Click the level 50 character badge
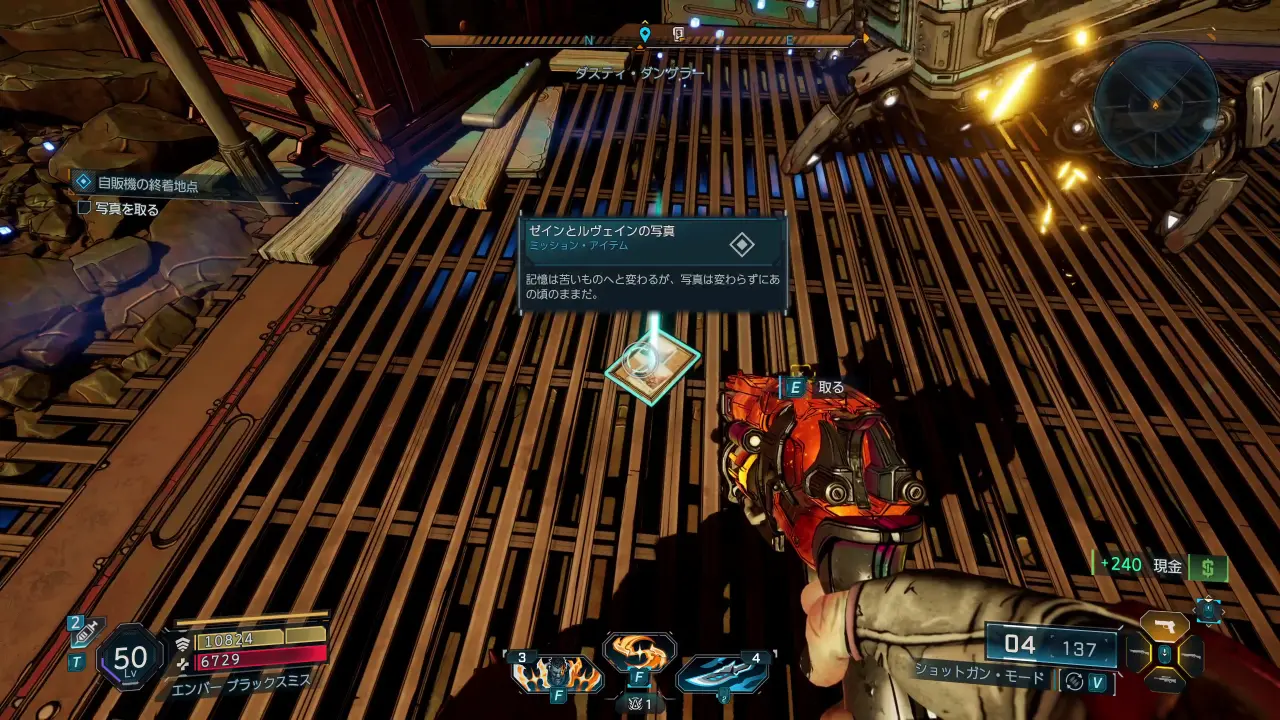This screenshot has height=720, width=1280. click(130, 657)
